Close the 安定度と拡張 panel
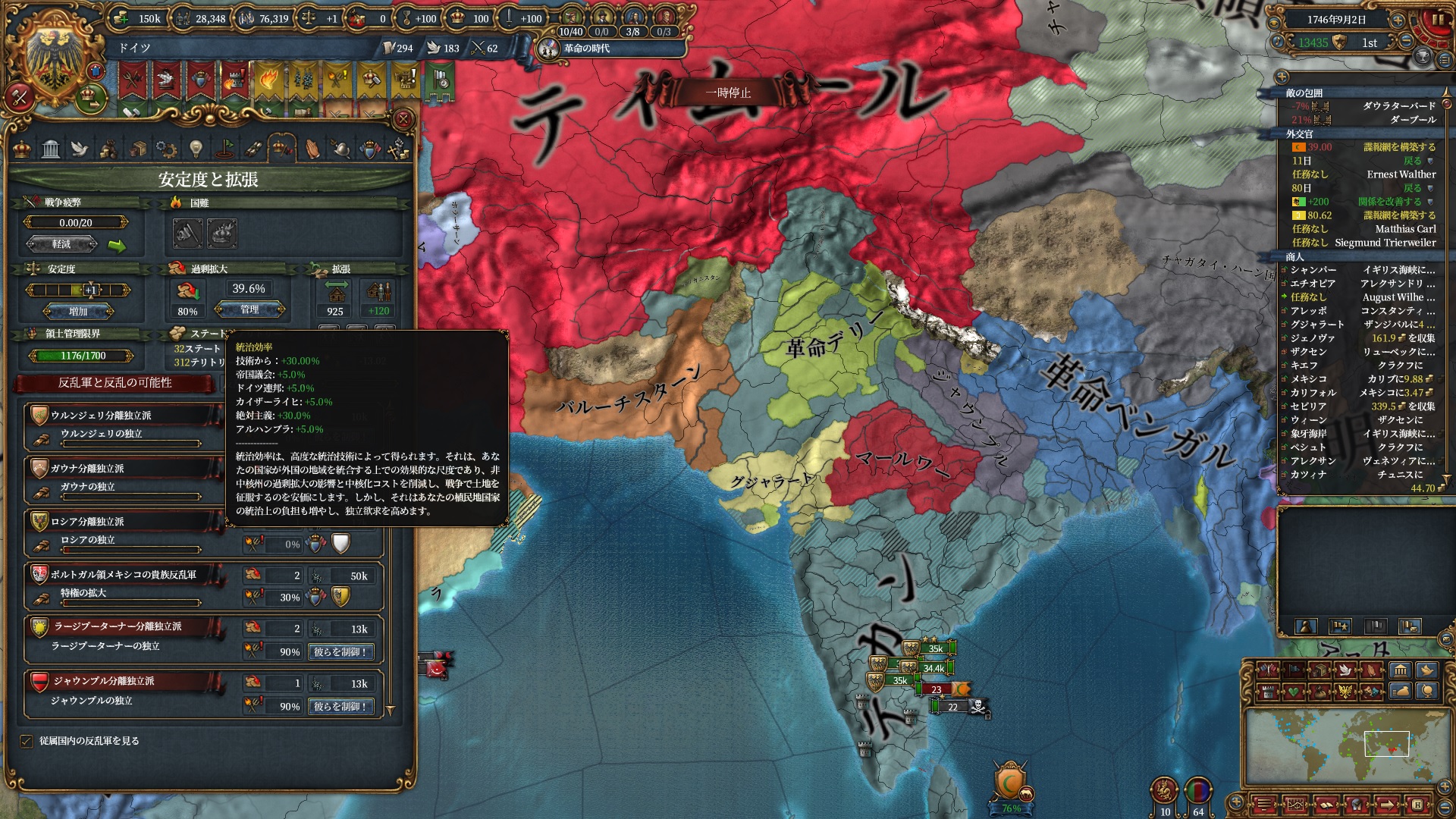Image resolution: width=1456 pixels, height=819 pixels. [403, 119]
